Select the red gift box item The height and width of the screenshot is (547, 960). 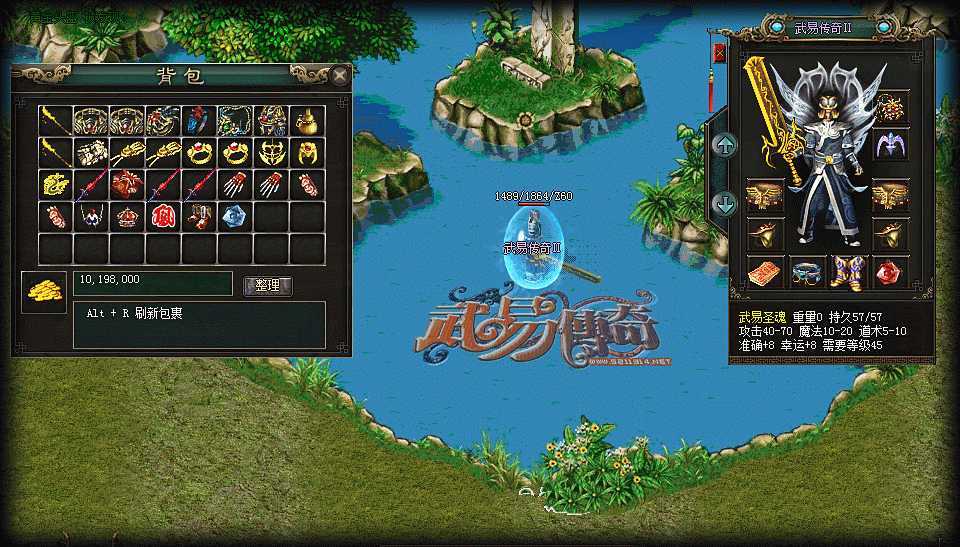pyautogui.click(x=127, y=184)
